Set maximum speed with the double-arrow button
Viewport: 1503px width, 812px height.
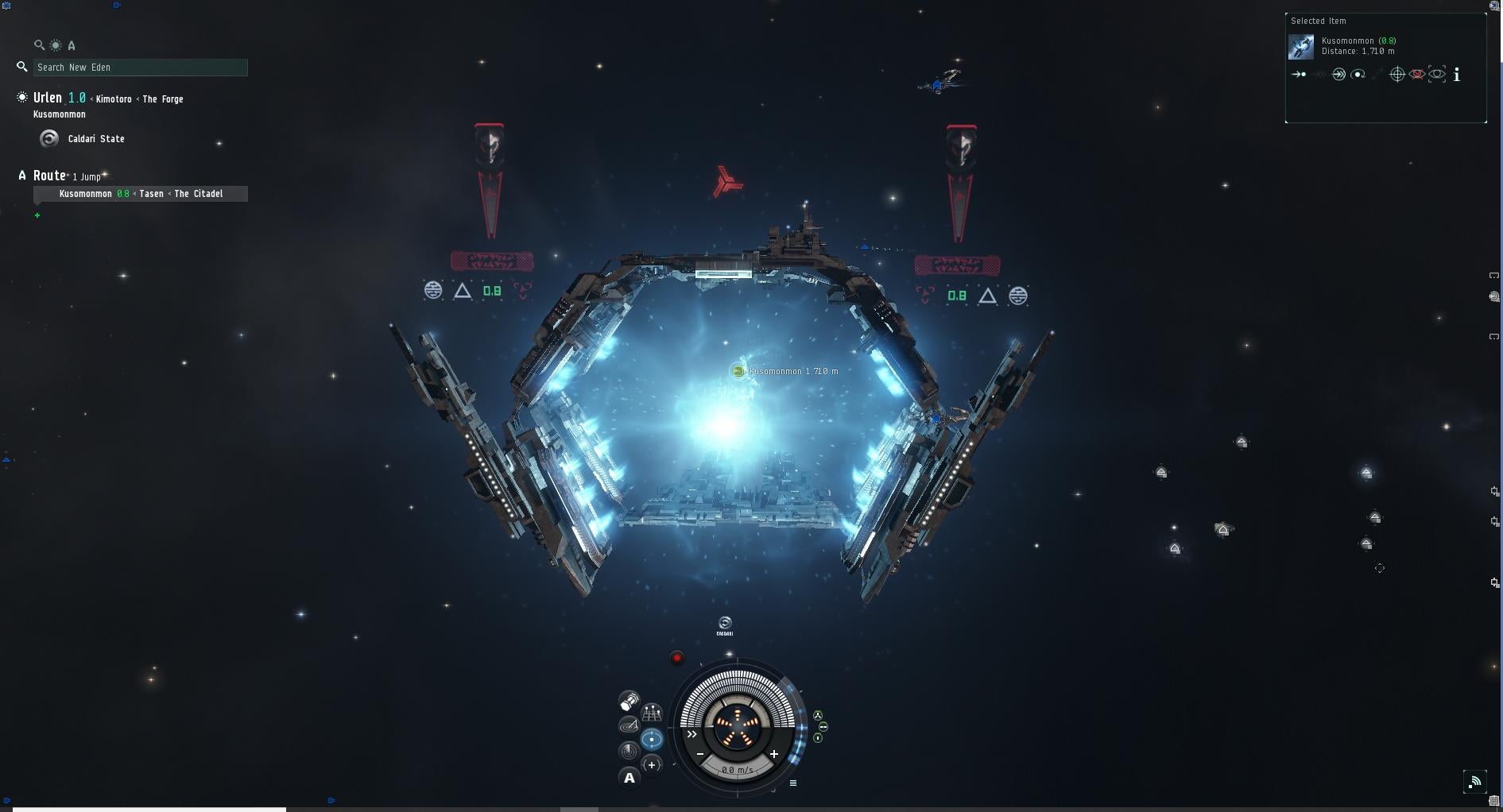pyautogui.click(x=692, y=734)
